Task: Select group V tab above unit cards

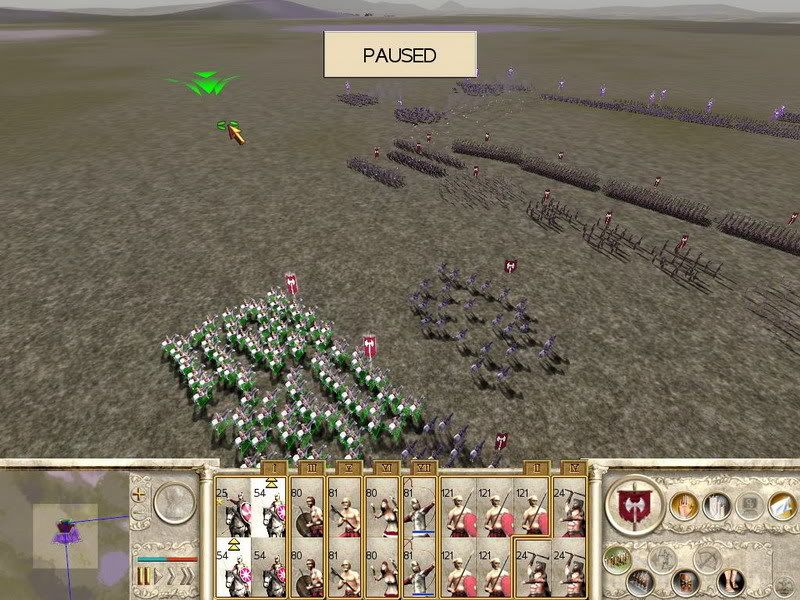Action: (348, 468)
